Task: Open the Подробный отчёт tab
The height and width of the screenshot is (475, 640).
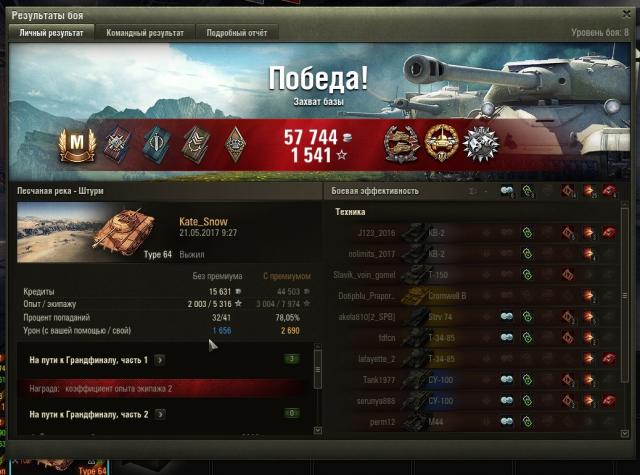Action: coord(237,33)
